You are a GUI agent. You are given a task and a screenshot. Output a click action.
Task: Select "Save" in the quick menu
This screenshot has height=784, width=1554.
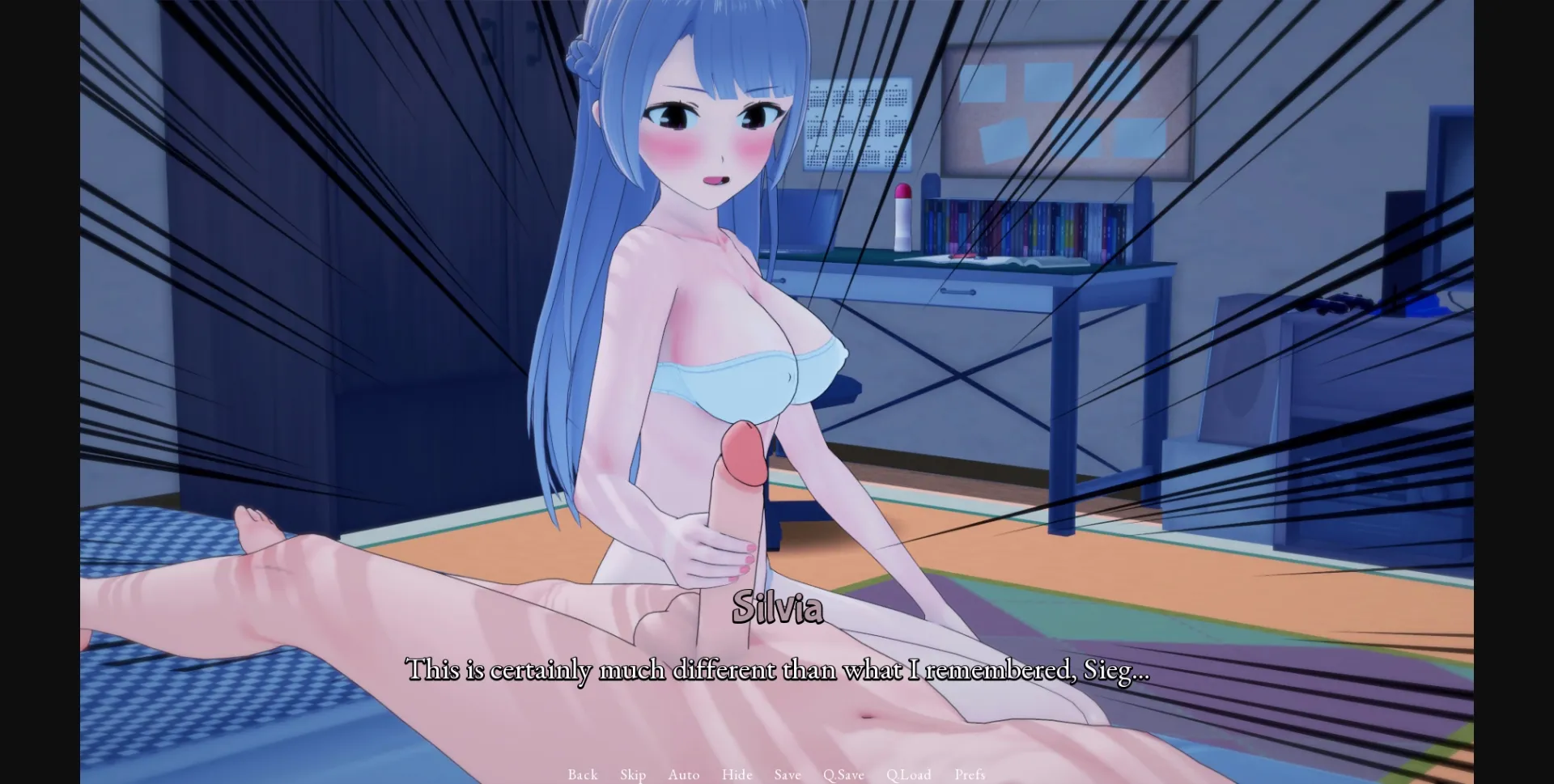pos(787,774)
